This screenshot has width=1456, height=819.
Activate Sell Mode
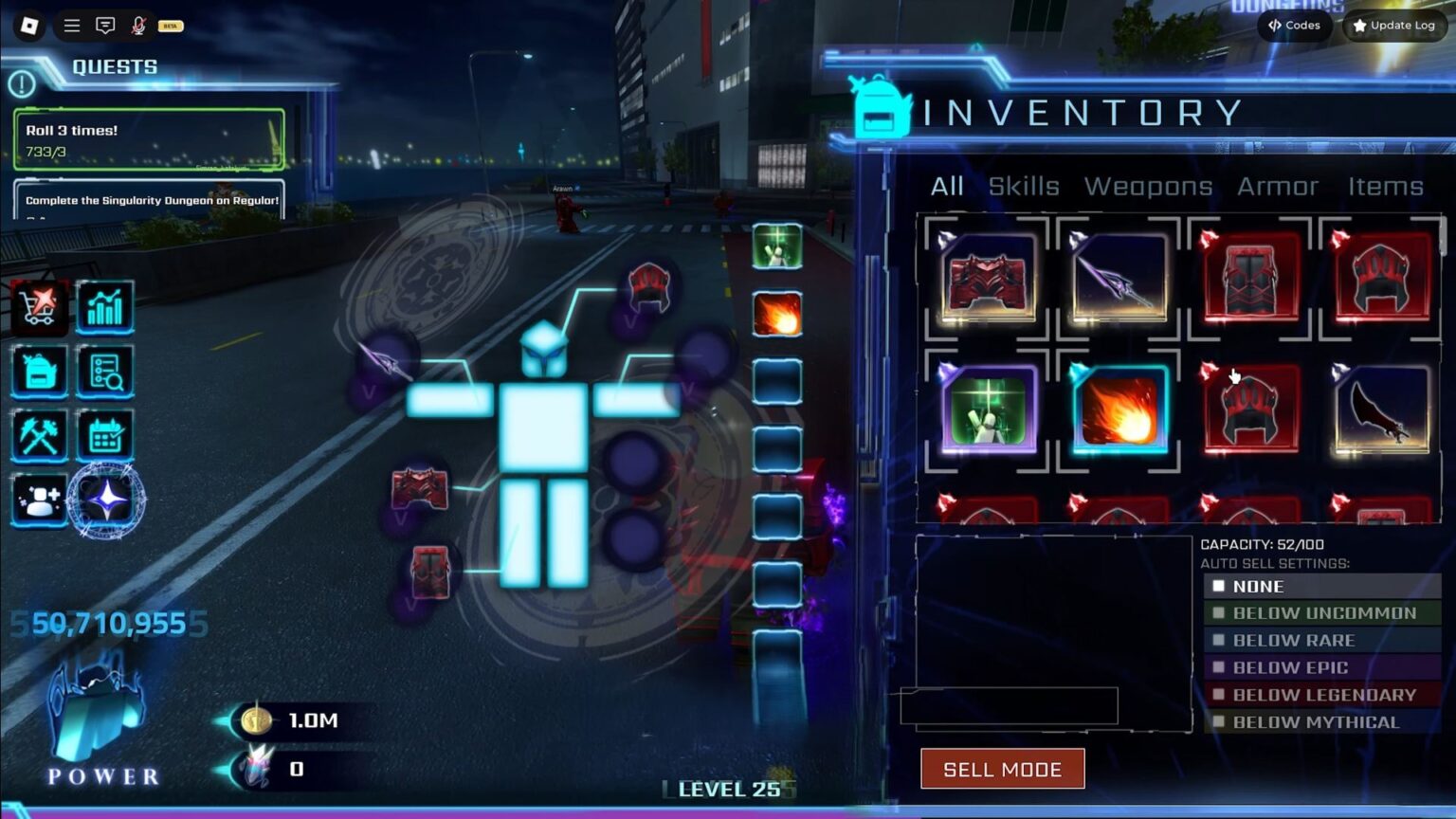1002,769
